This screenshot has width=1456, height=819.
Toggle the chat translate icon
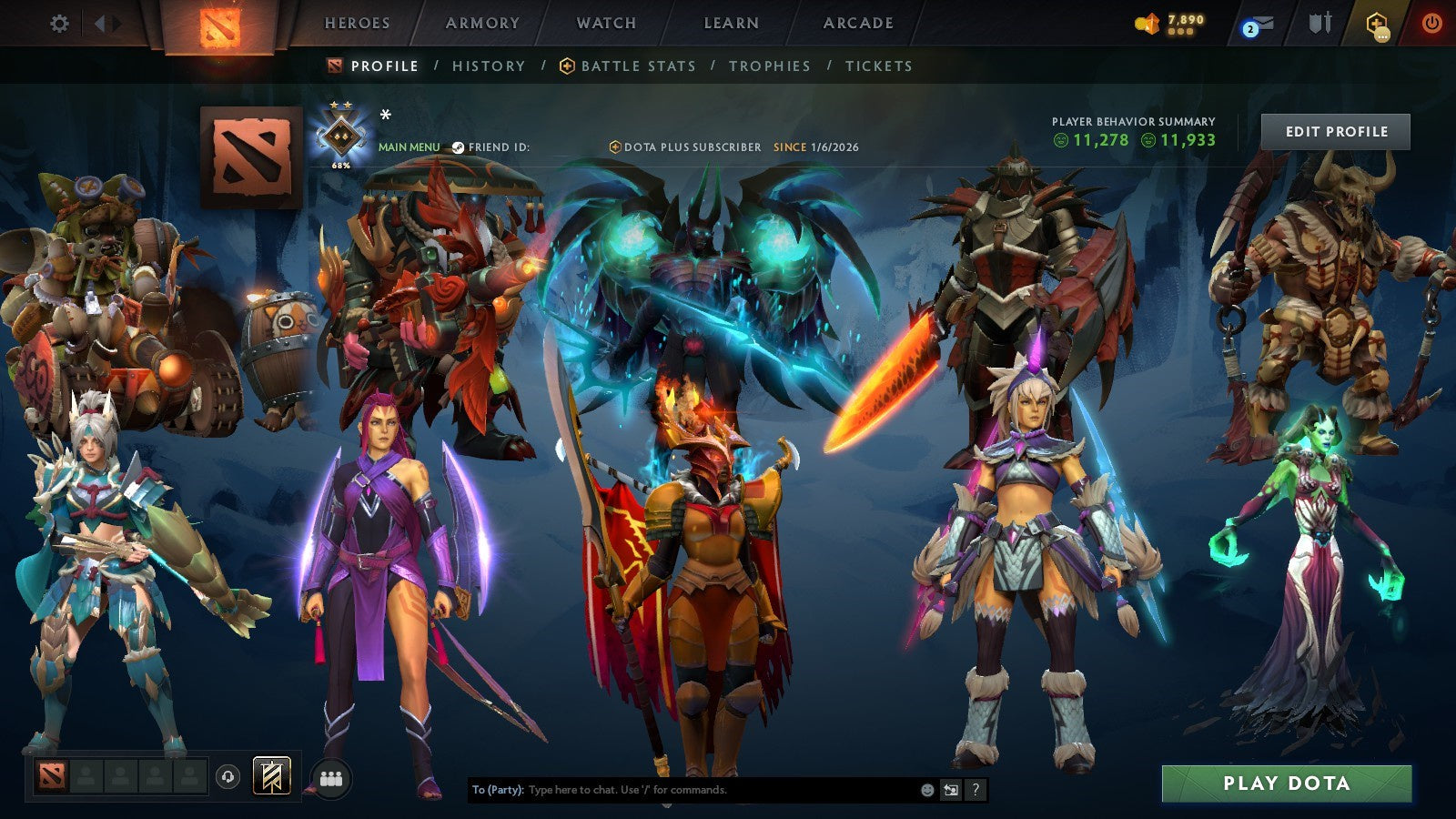tap(950, 790)
